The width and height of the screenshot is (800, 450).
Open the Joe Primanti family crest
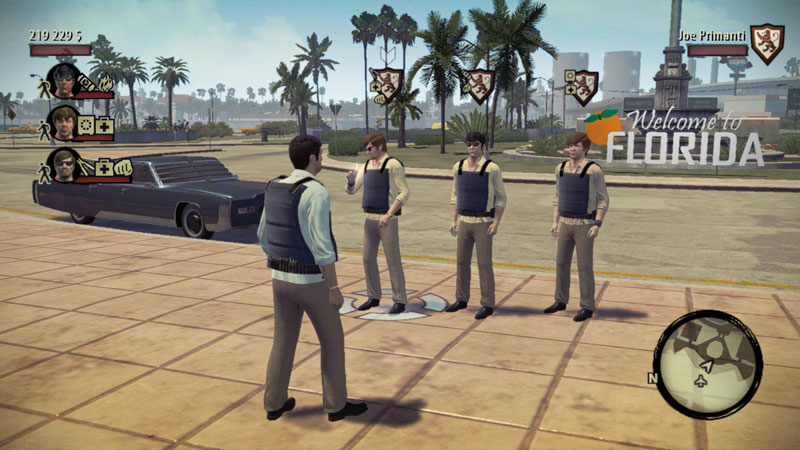pyautogui.click(x=767, y=44)
